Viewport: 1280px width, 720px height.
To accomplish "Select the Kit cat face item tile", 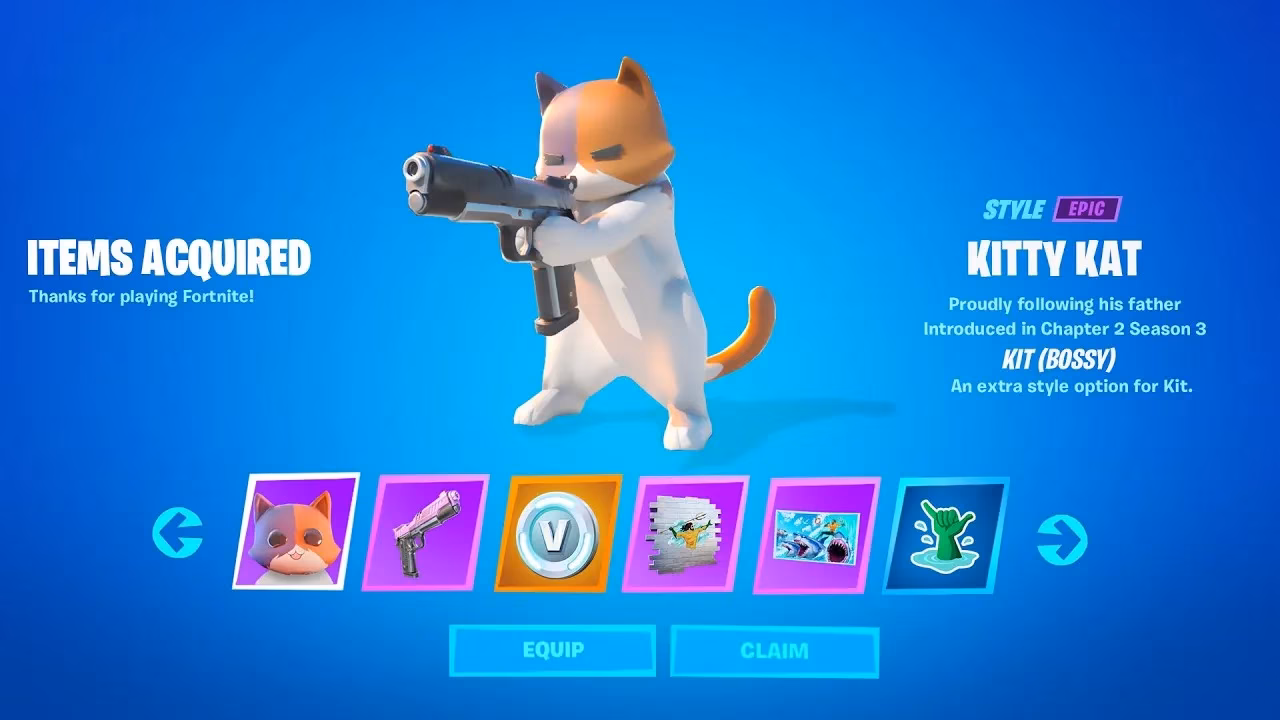I will click(x=296, y=531).
